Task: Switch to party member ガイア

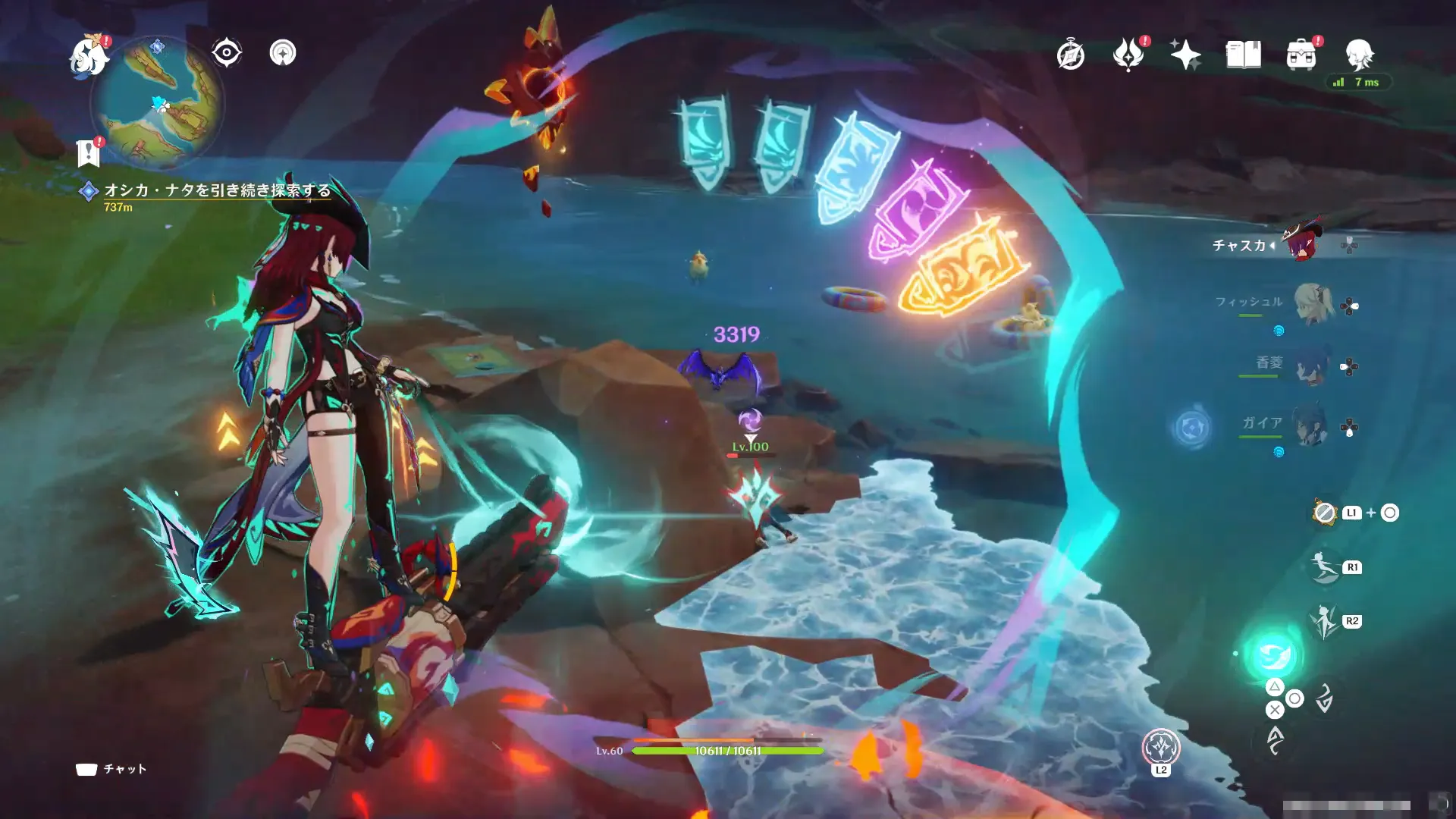Action: (x=1309, y=425)
